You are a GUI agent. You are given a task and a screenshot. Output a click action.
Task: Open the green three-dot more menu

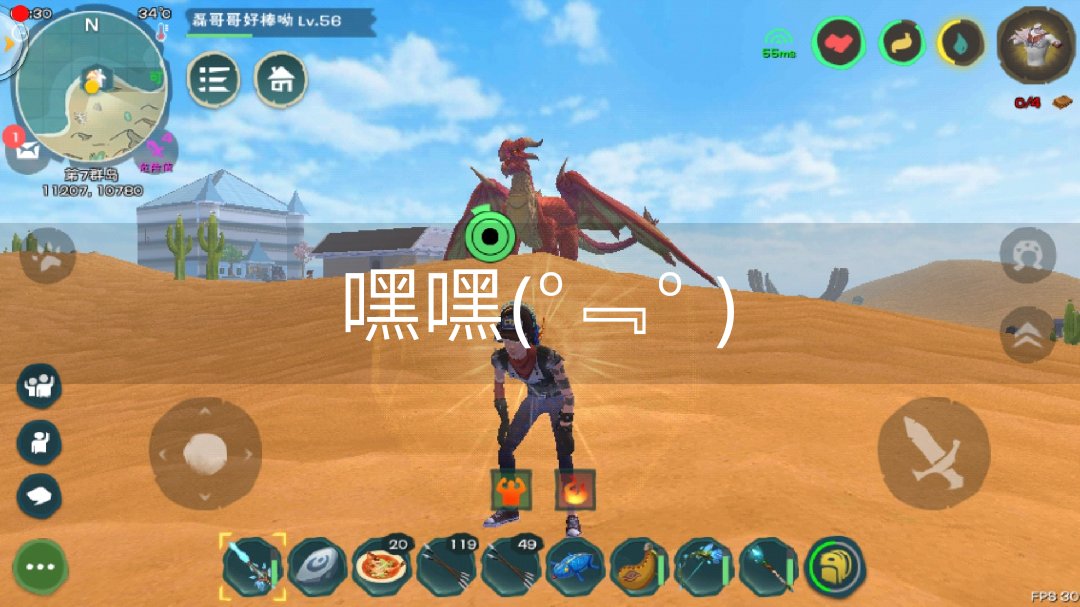tap(40, 566)
